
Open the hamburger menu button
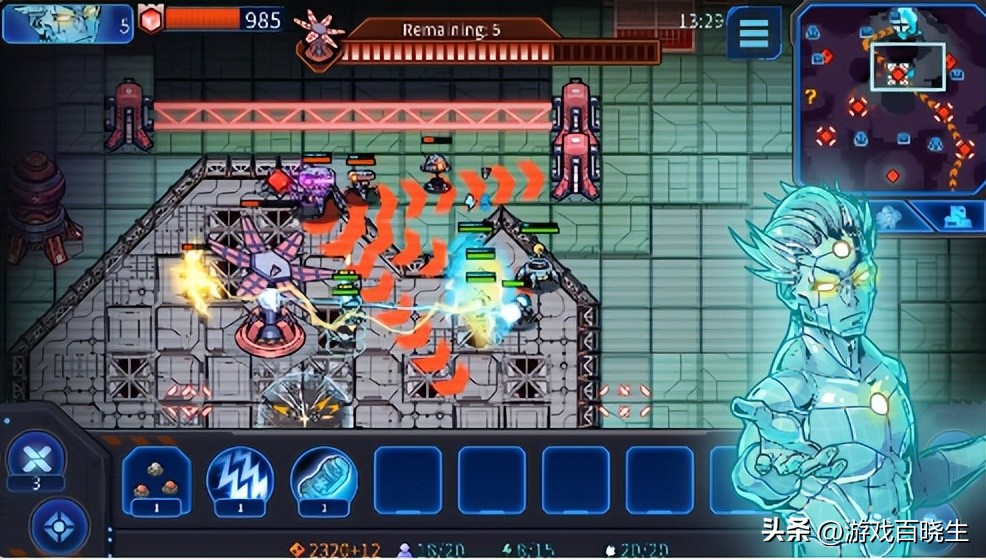(754, 33)
